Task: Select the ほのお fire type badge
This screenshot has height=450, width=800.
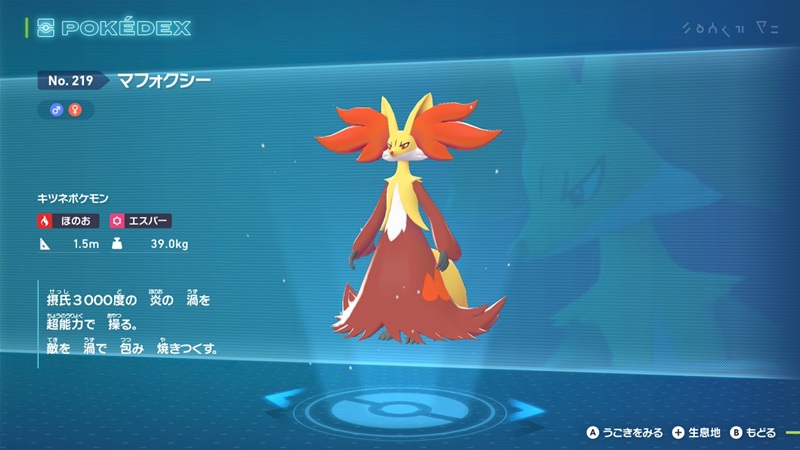Action: [68, 219]
